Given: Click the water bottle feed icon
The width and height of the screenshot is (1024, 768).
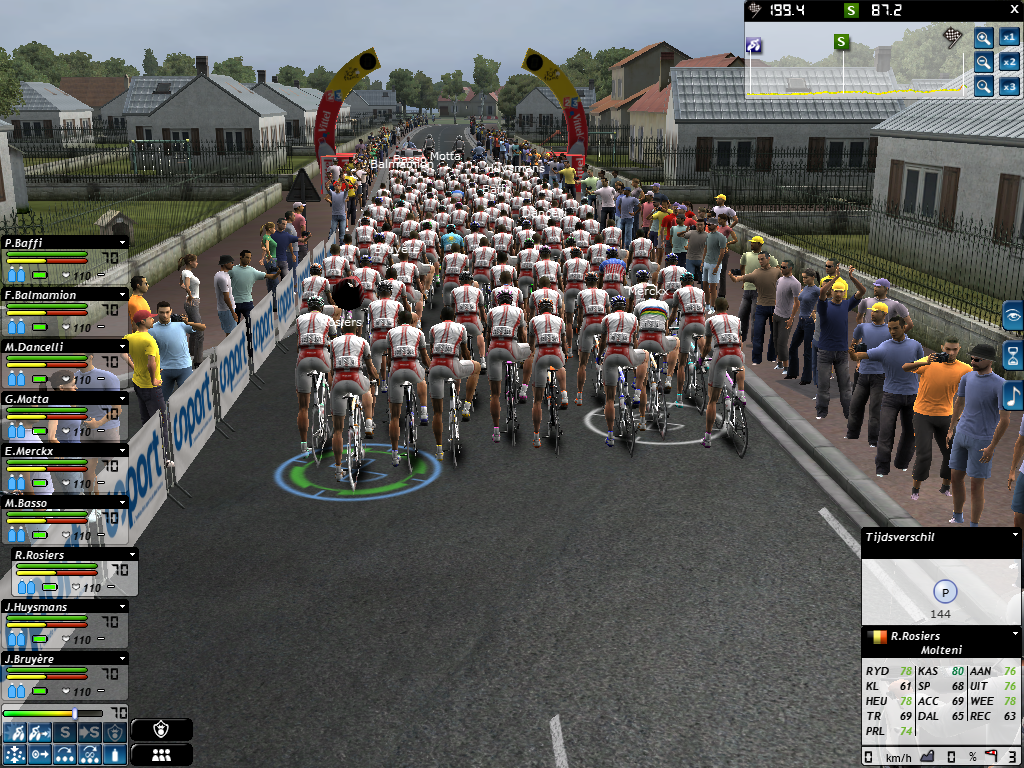Looking at the screenshot, I should click(115, 754).
